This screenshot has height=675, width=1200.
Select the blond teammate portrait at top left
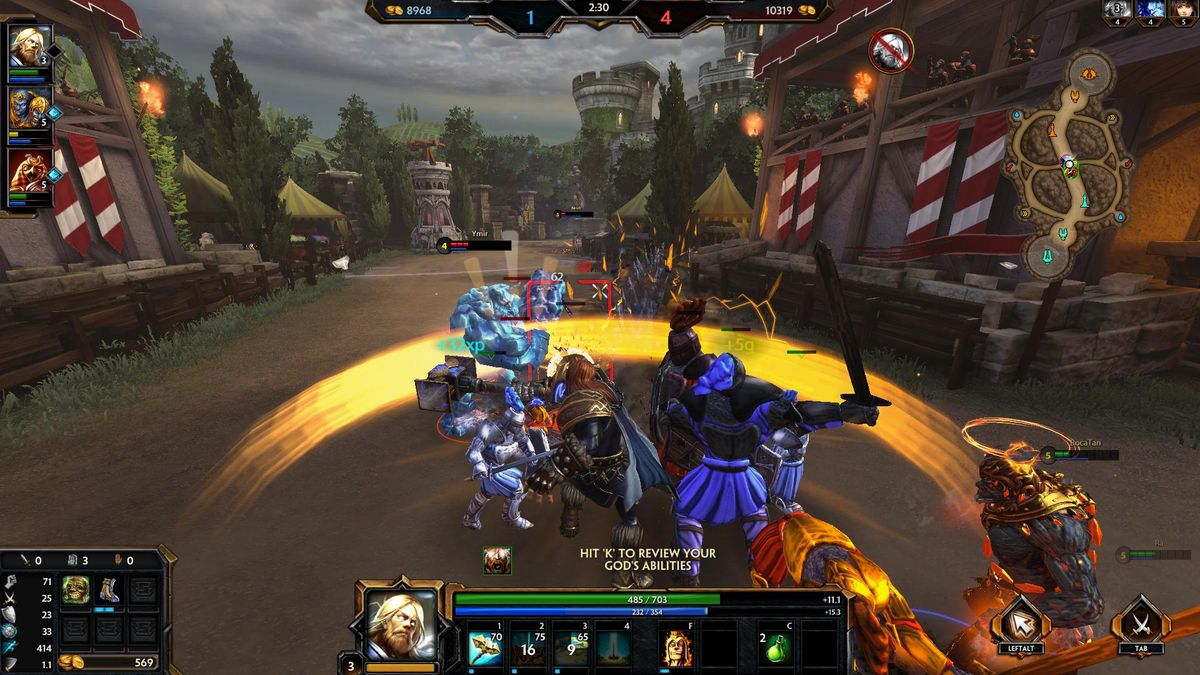[27, 47]
